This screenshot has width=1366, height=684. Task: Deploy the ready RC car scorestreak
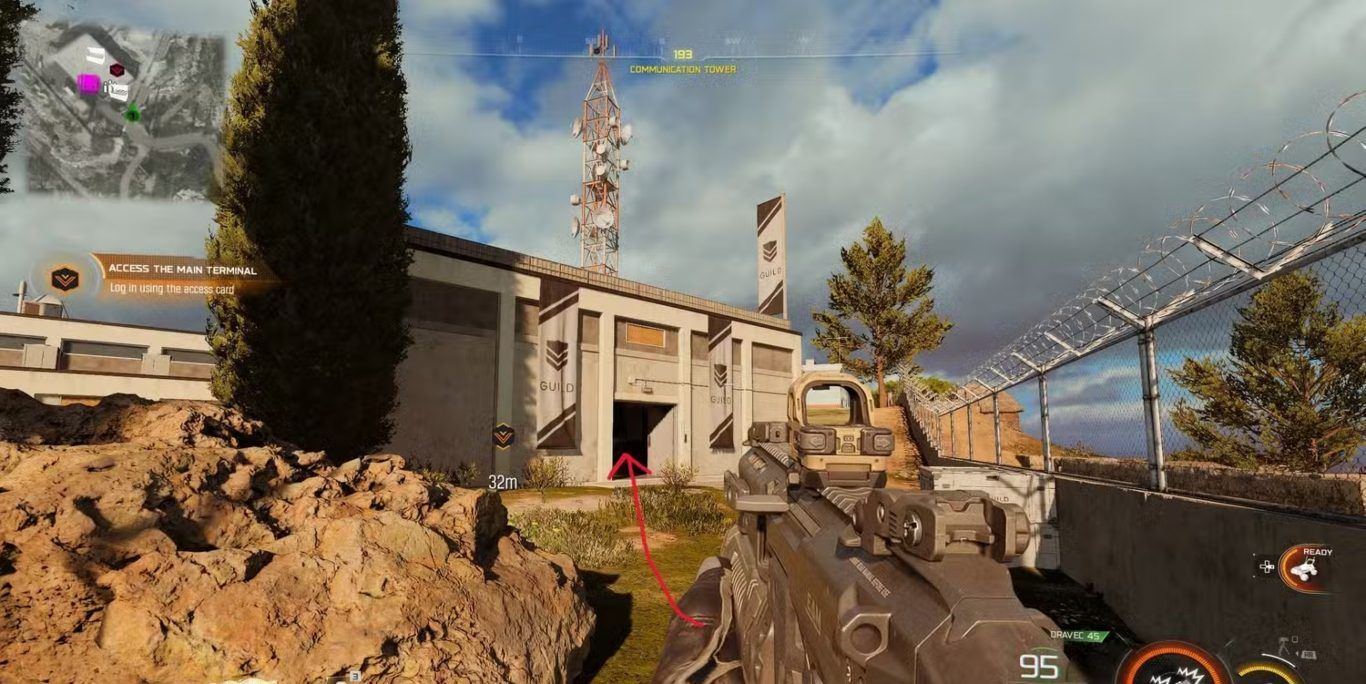tap(1302, 567)
